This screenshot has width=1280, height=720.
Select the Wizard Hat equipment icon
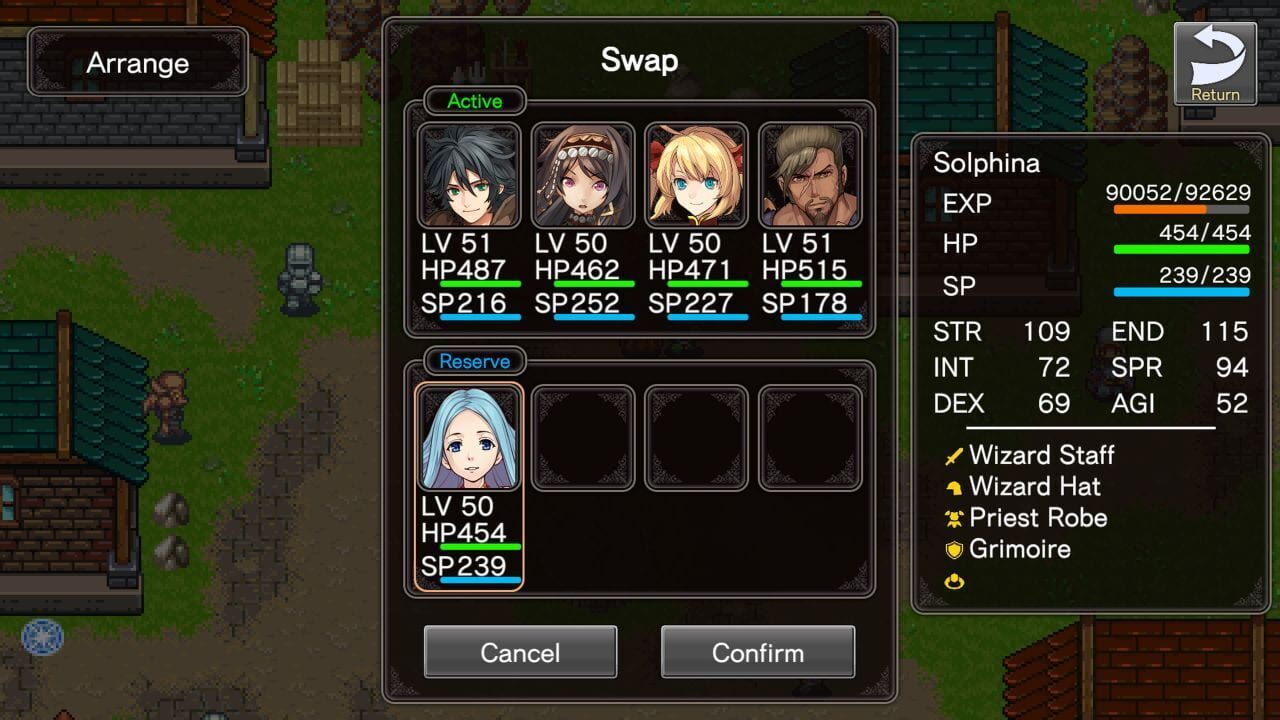[x=953, y=487]
